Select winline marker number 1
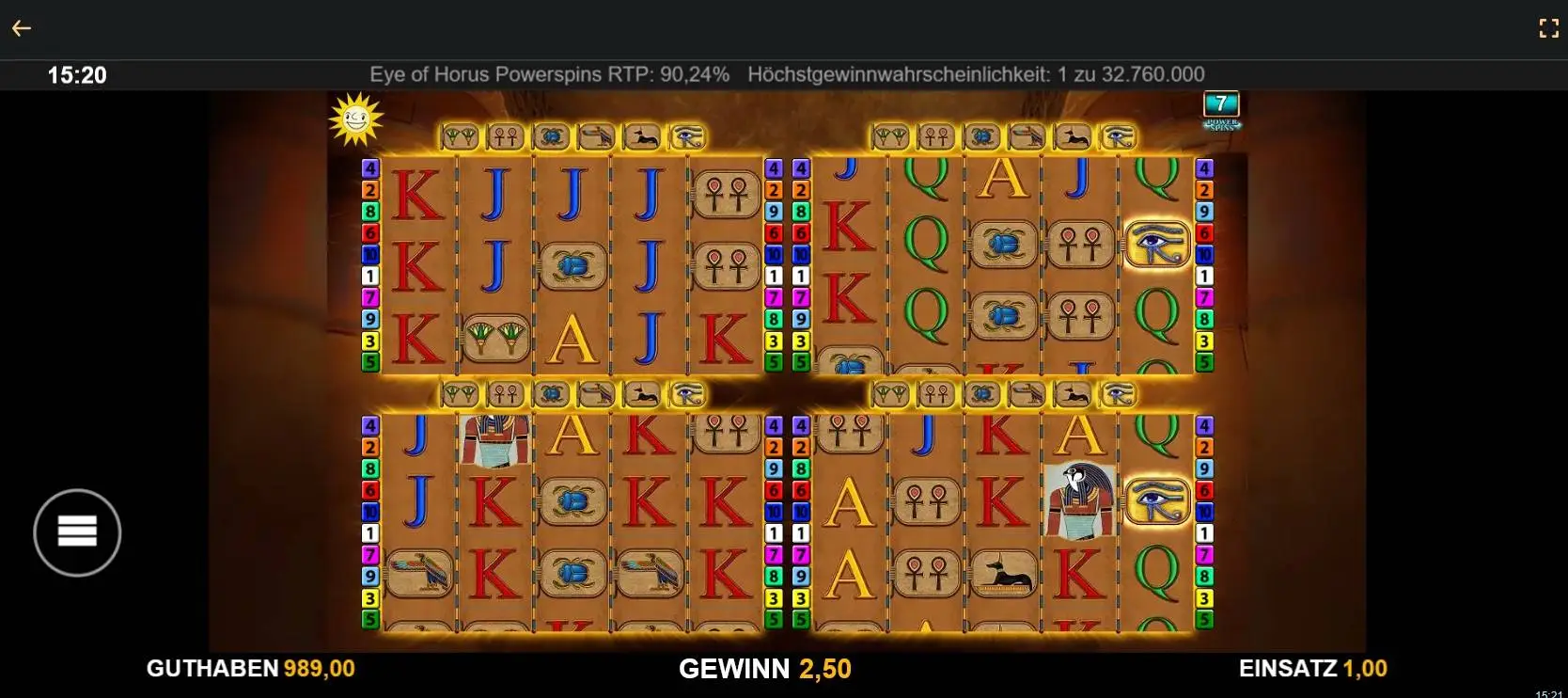The width and height of the screenshot is (1568, 698). coord(371,276)
